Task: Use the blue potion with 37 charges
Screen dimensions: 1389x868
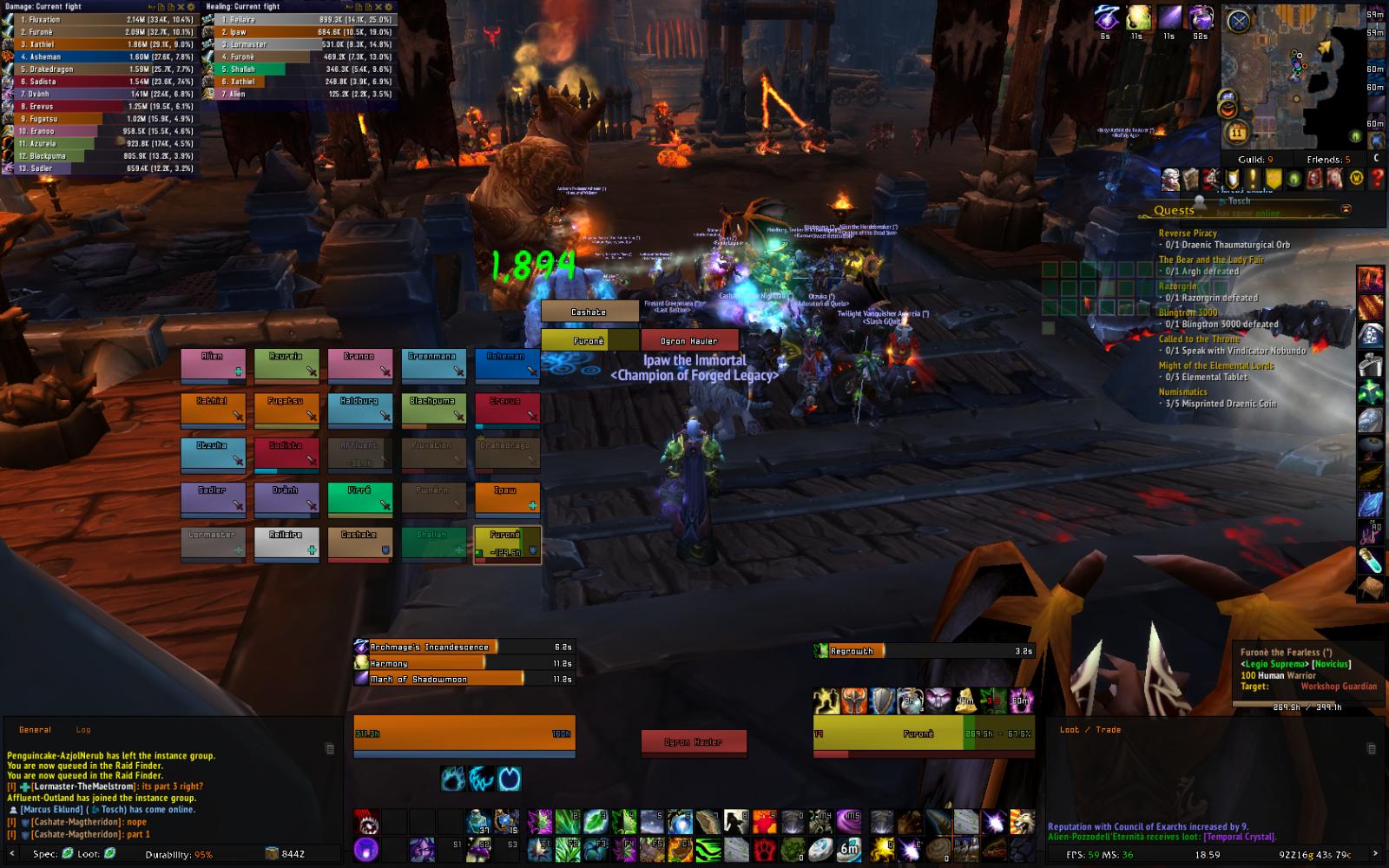Action: pyautogui.click(x=478, y=821)
